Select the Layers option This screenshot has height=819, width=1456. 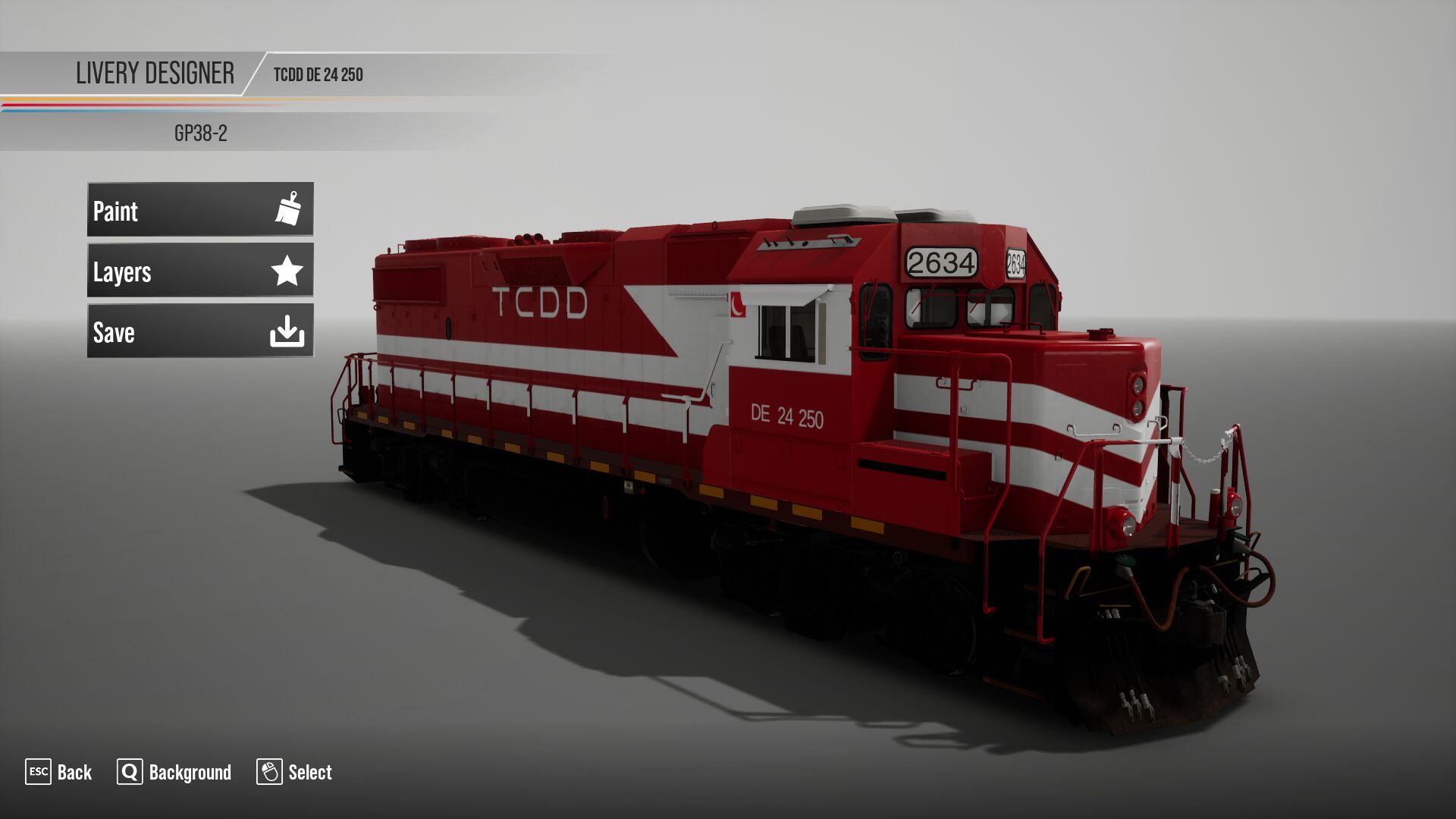[x=200, y=271]
